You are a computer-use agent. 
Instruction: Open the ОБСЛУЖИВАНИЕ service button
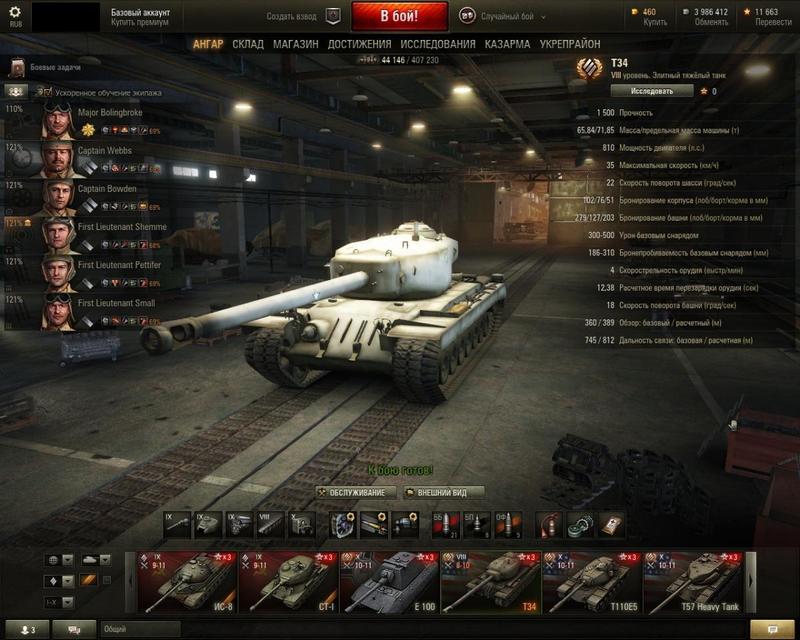coord(357,492)
